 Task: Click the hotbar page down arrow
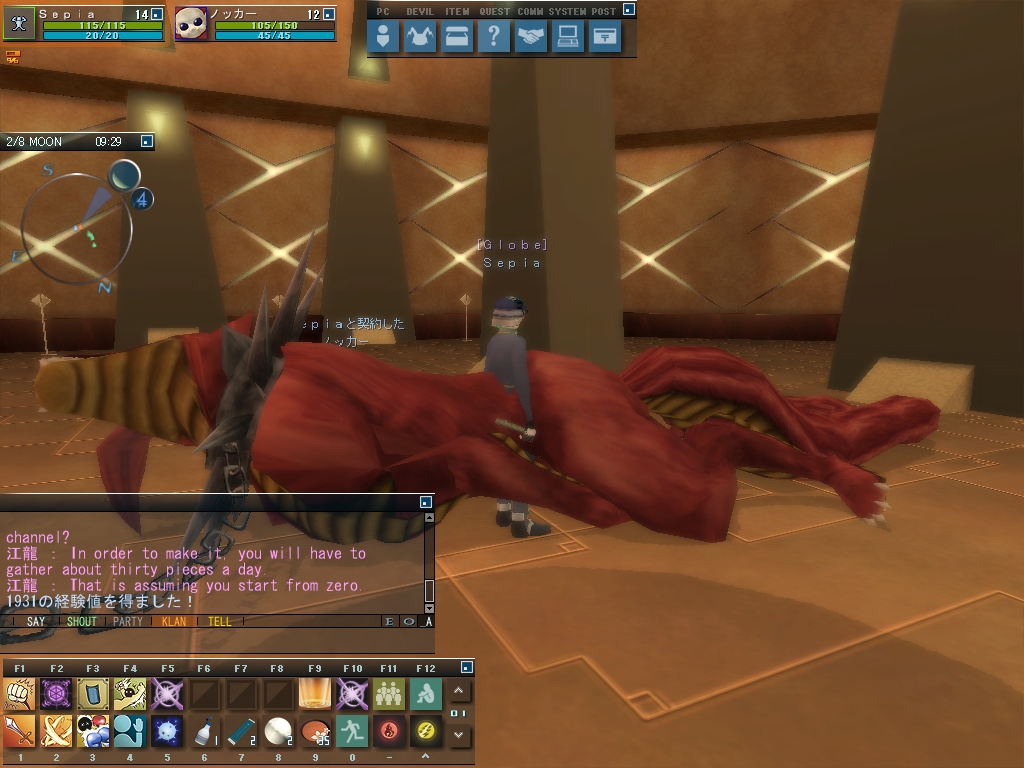[x=459, y=735]
